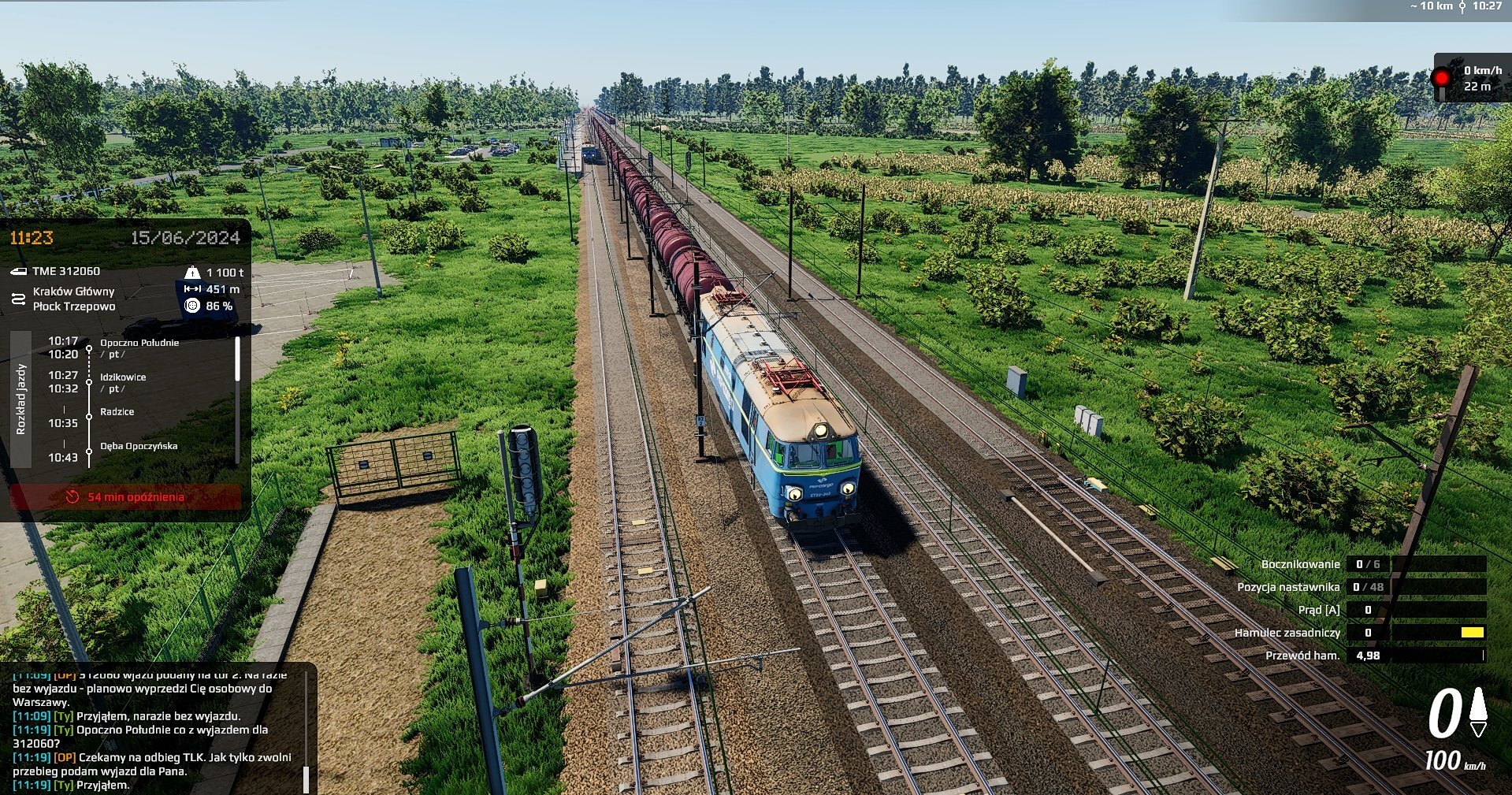This screenshot has height=795, width=1512.
Task: Select the Opoczno Południe timetable stop
Action: [139, 344]
